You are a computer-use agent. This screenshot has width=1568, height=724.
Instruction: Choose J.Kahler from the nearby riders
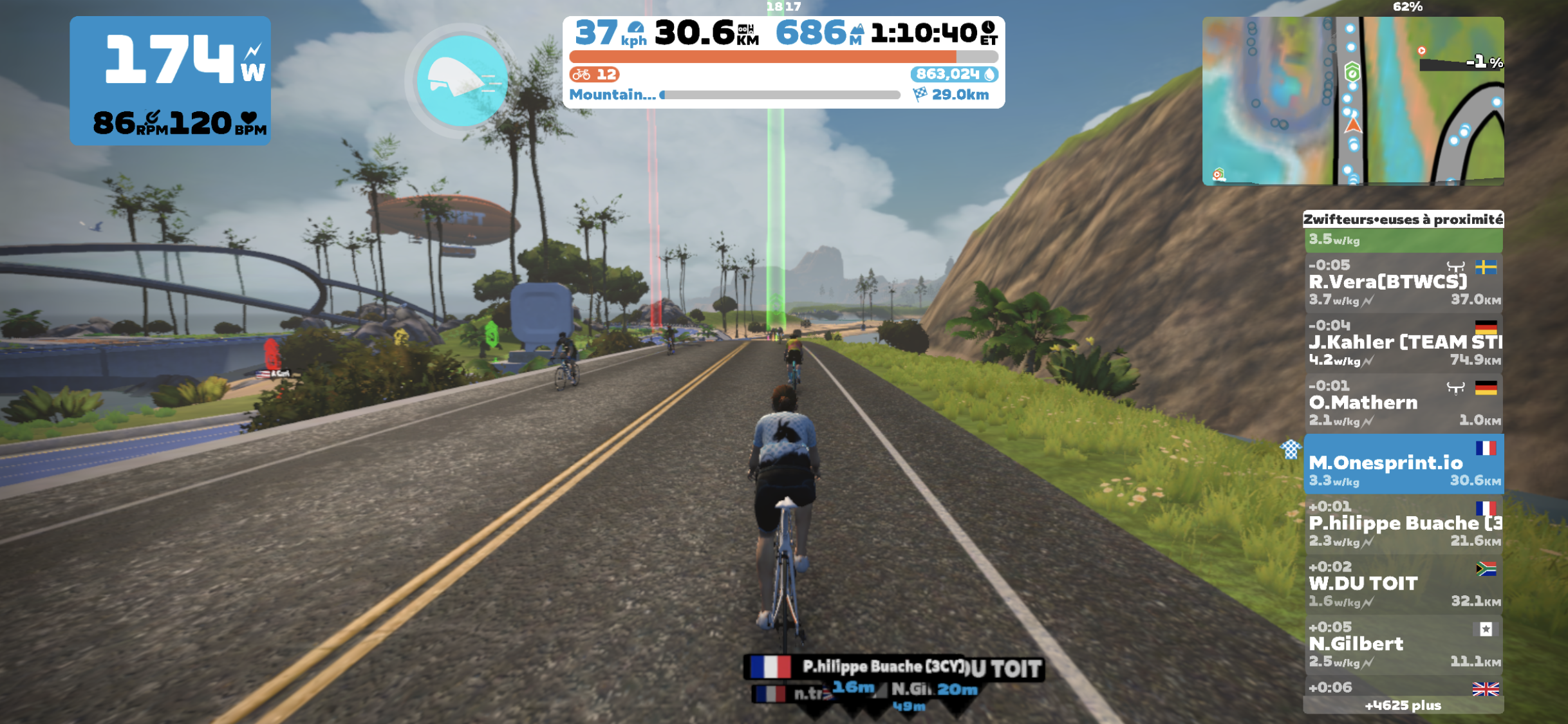click(1403, 342)
